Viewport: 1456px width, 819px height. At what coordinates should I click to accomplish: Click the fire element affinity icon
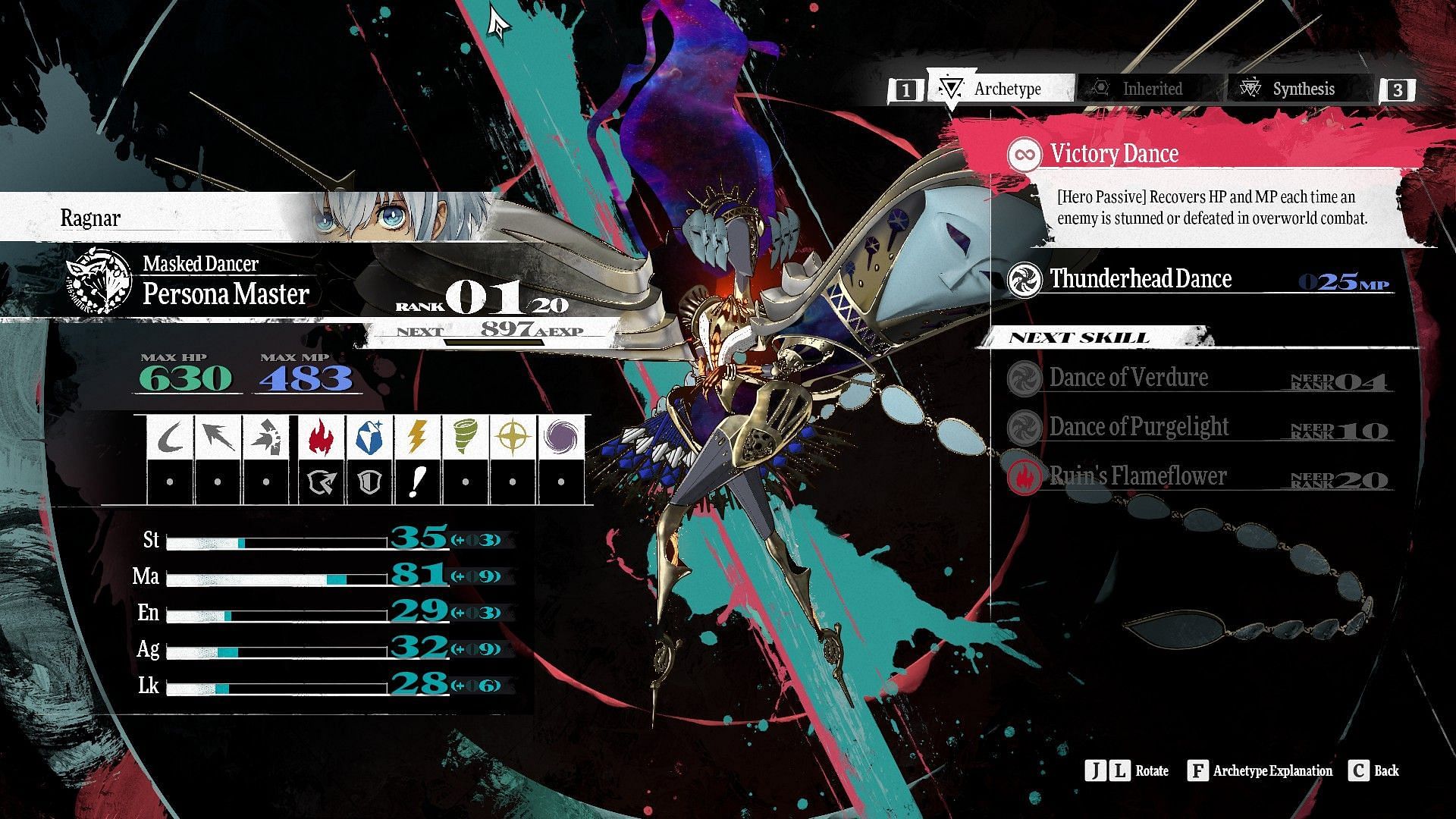click(321, 437)
